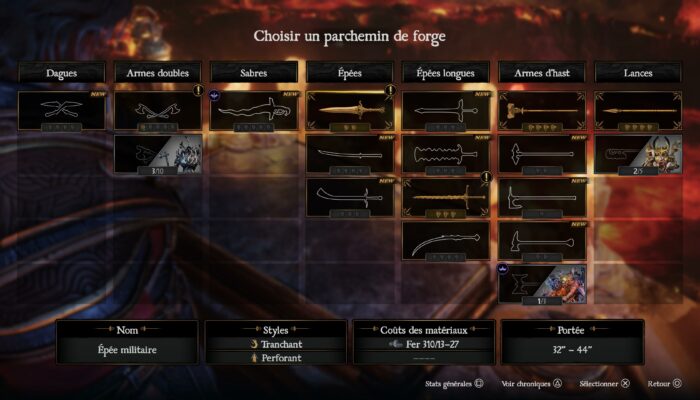Pick the golden war hammer polearm scroll
Image resolution: width=700 pixels, height=400 pixels.
click(x=541, y=110)
